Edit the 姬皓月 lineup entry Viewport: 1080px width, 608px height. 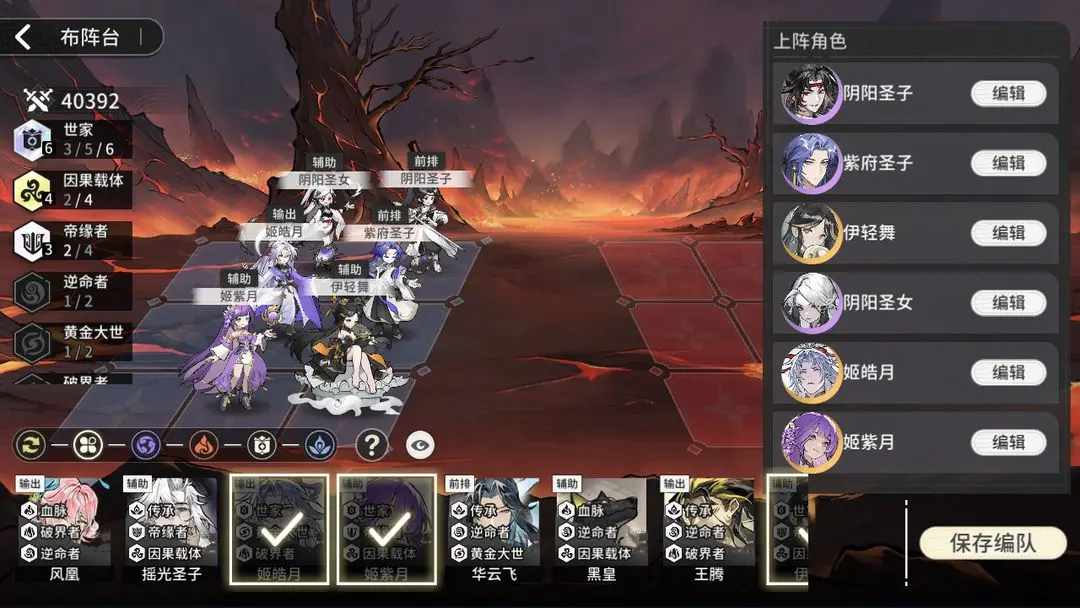click(1008, 372)
